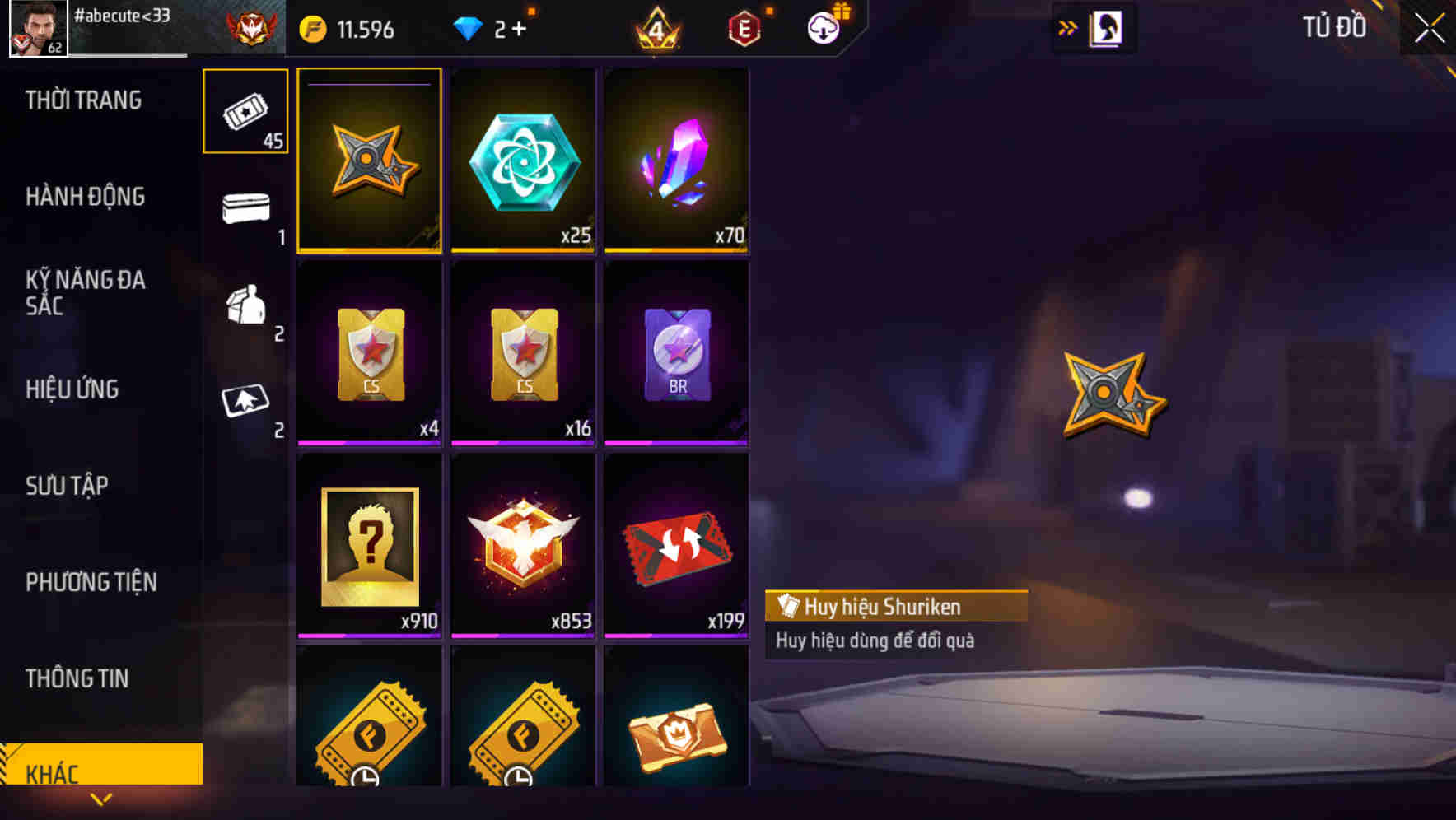Click the level 4 crown rank badge
1456x820 pixels.
658,27
